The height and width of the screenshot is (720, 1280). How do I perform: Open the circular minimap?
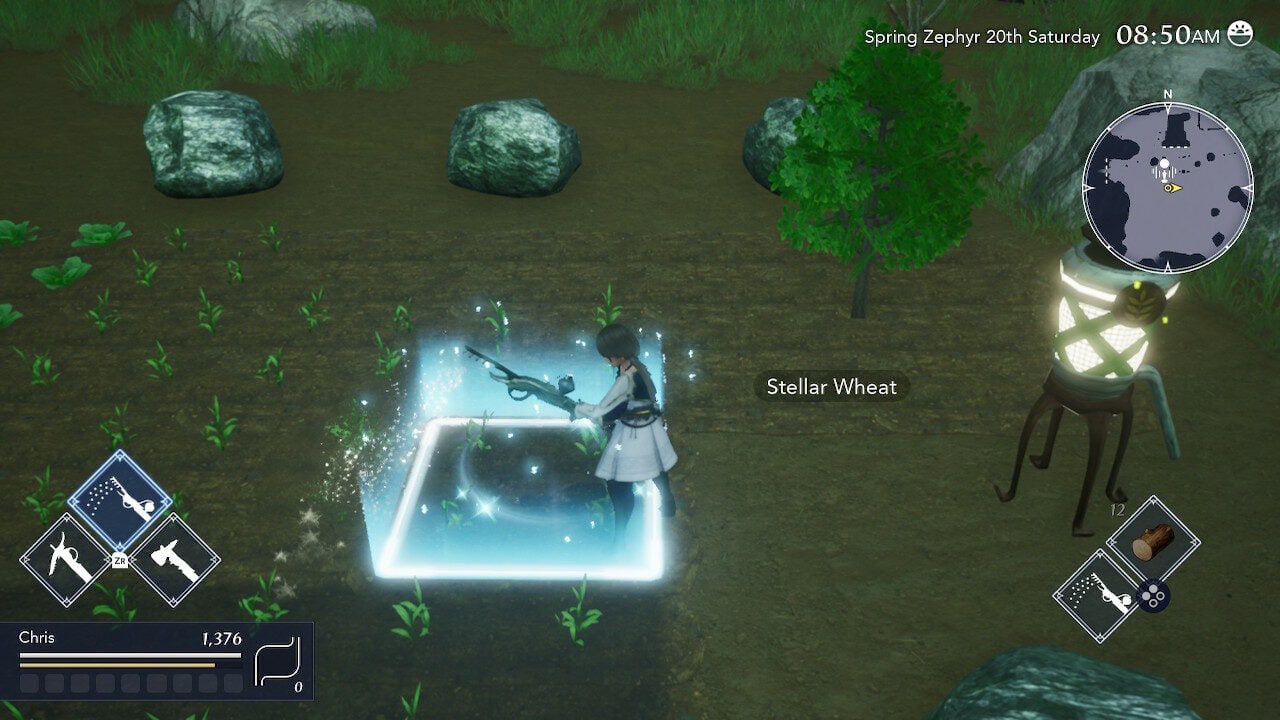pyautogui.click(x=1167, y=187)
